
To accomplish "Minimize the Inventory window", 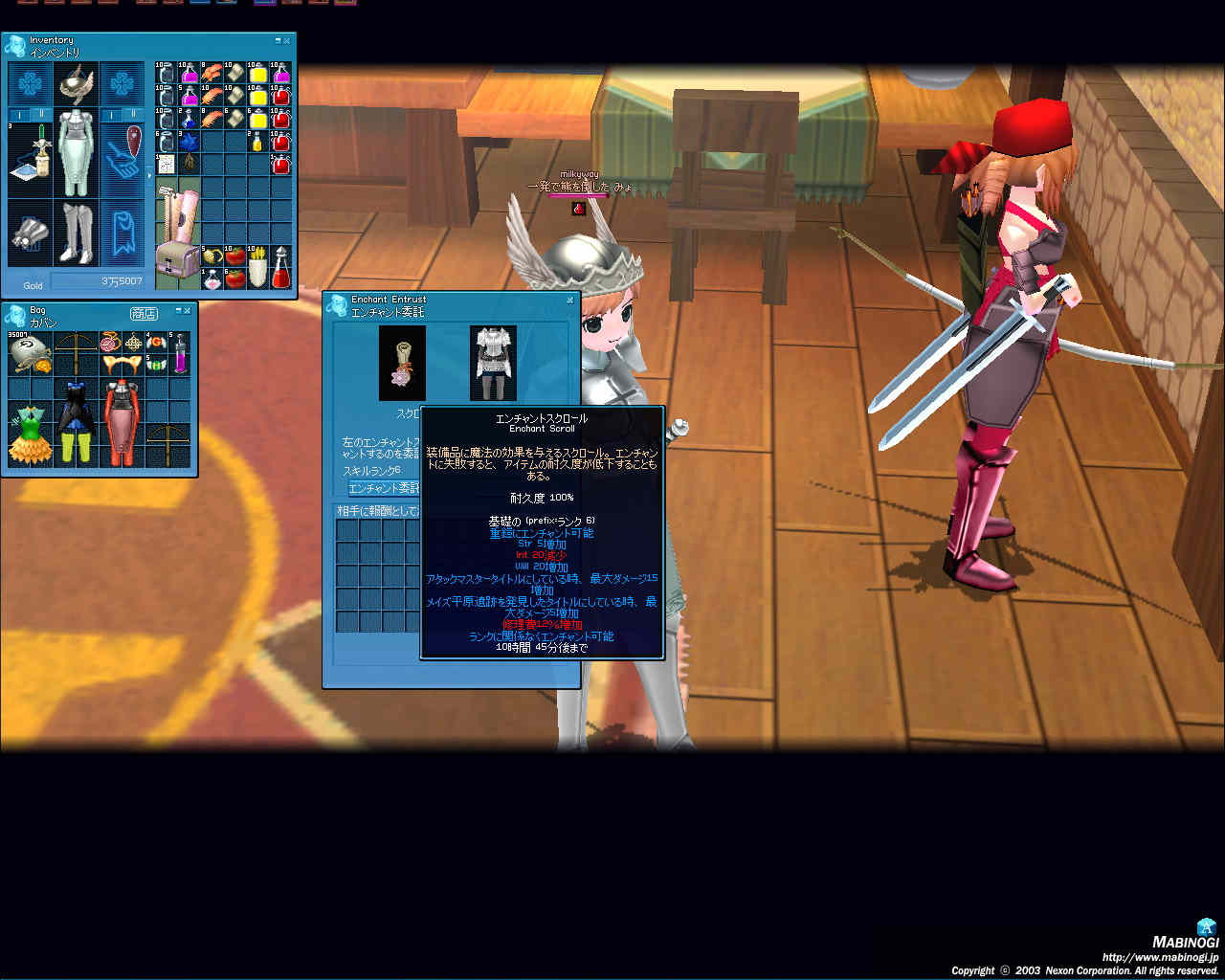I will point(278,41).
